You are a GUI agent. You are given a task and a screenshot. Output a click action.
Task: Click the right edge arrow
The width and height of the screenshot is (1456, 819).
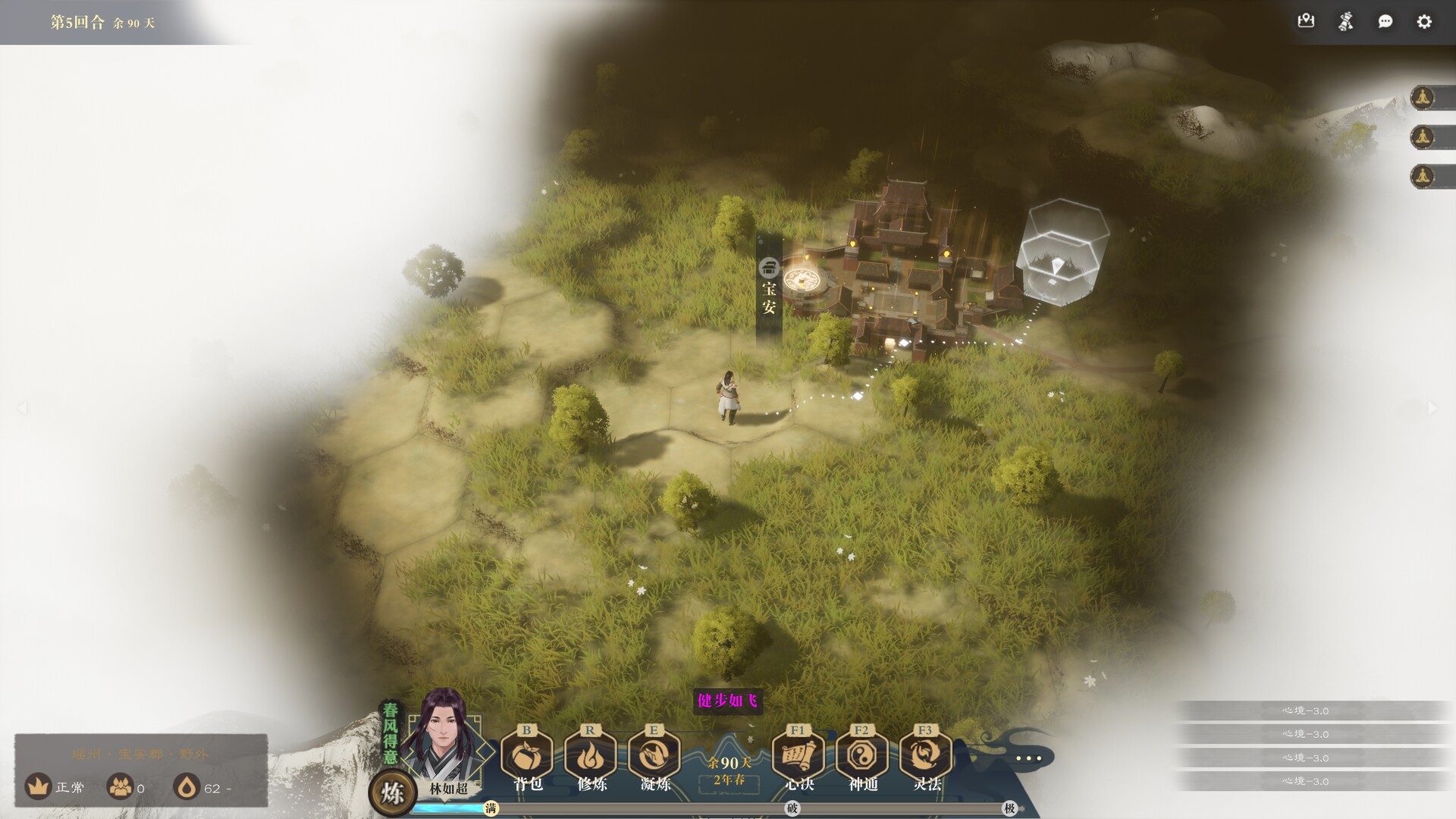pos(1432,408)
